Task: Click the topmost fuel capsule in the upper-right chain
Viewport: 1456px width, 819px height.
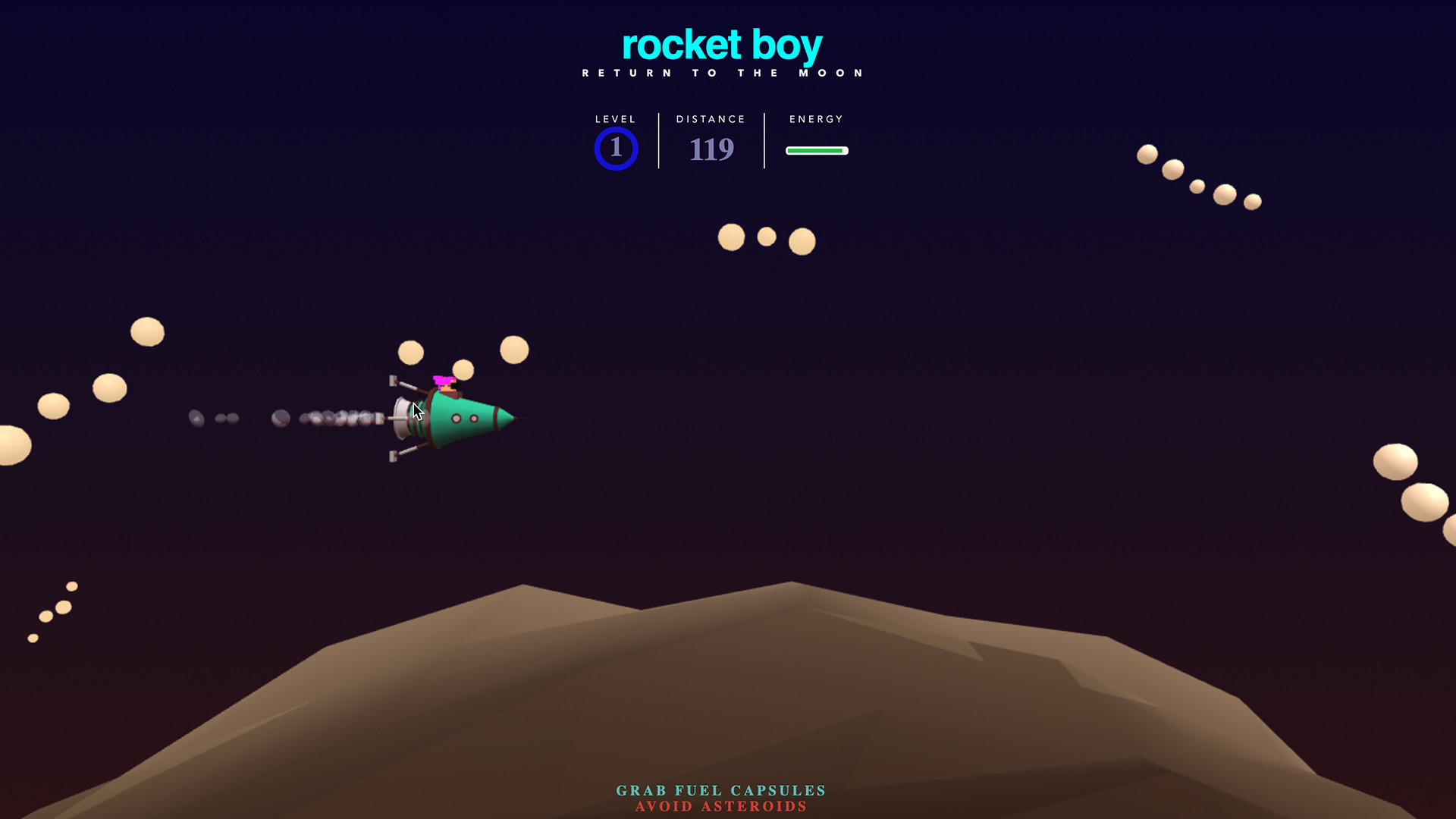Action: coord(1146,152)
